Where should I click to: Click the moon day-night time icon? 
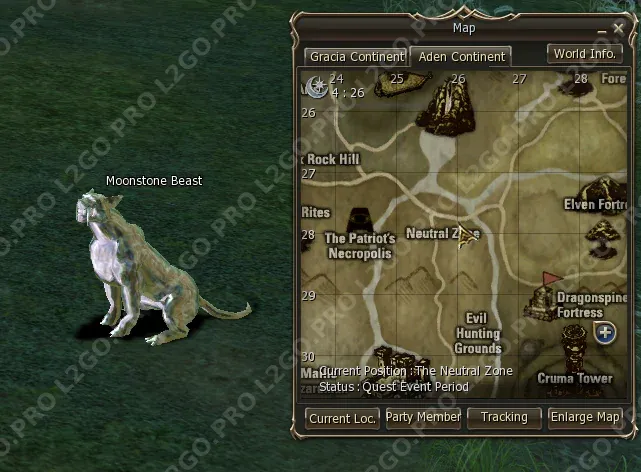tap(317, 87)
